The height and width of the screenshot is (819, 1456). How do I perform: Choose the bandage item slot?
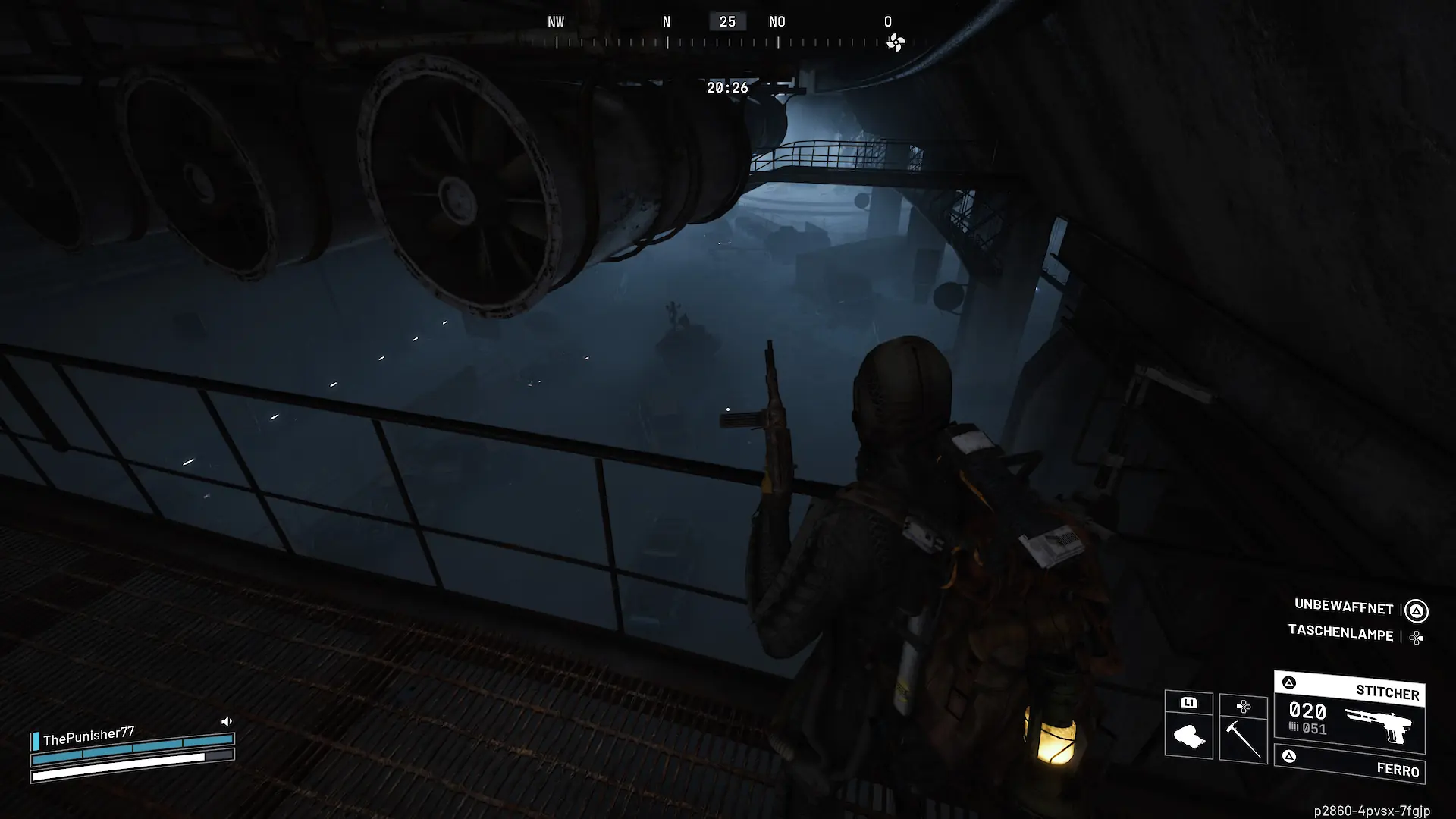click(x=1188, y=726)
